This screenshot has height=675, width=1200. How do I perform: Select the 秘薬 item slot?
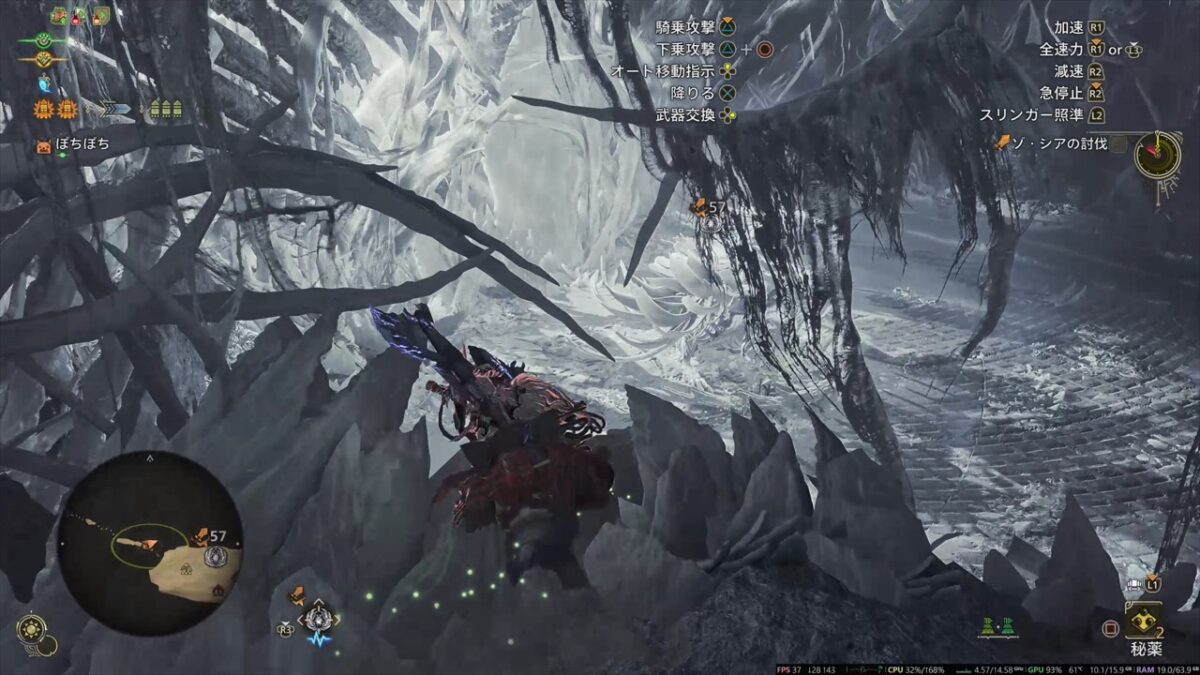(x=1143, y=622)
